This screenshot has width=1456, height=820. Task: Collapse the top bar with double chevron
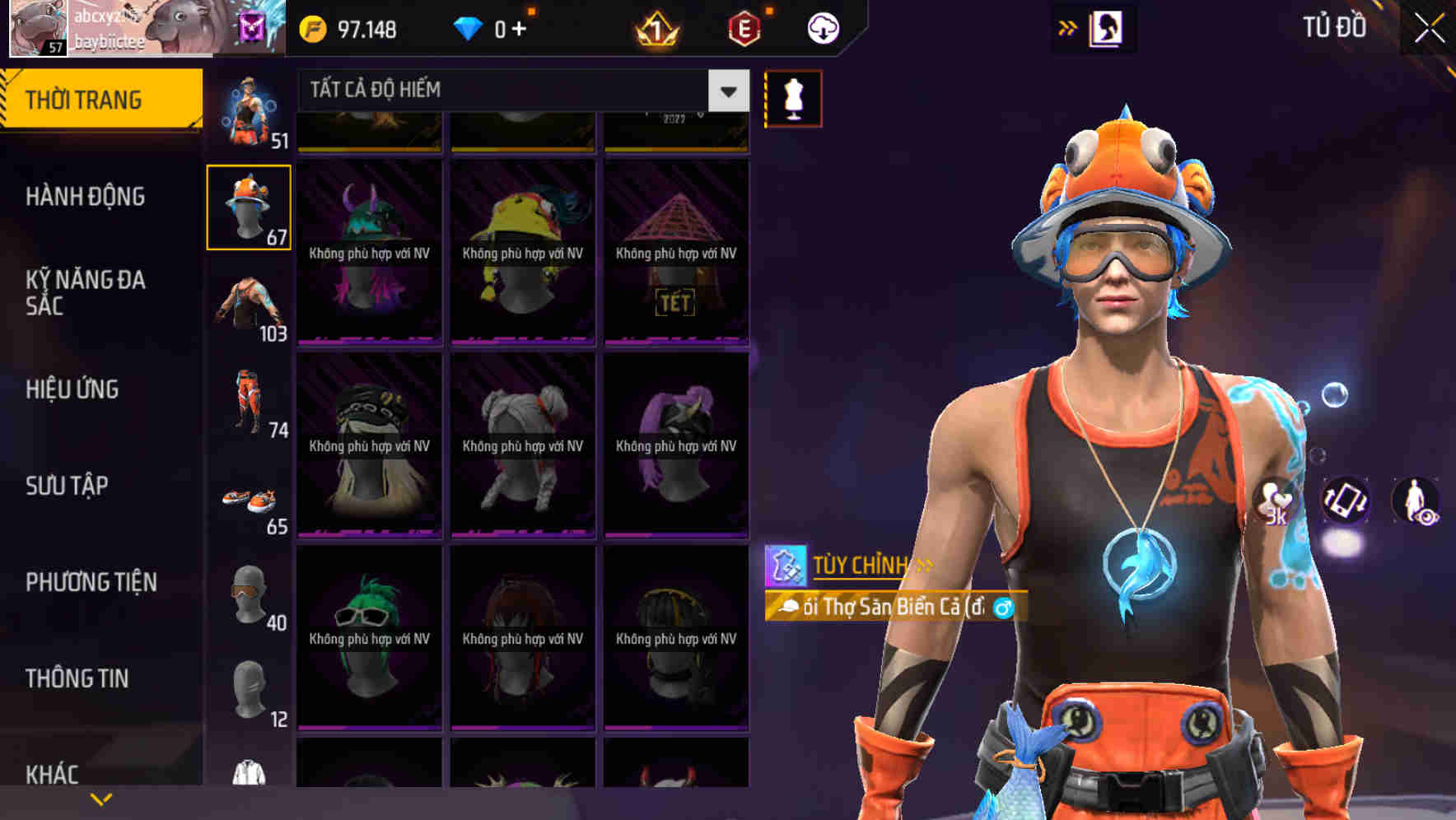coord(1067,27)
